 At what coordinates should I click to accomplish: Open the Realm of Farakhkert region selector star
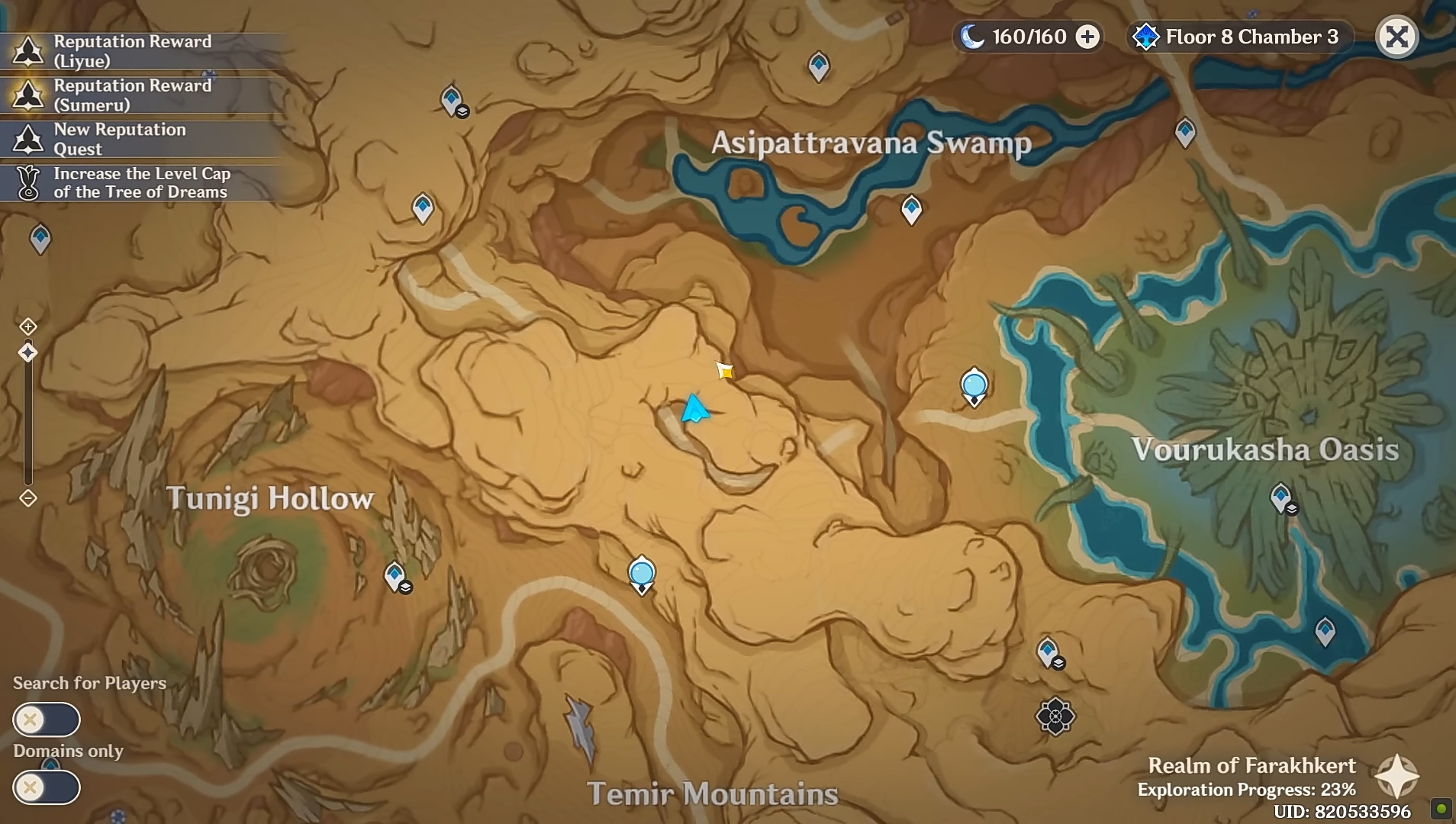click(1396, 776)
